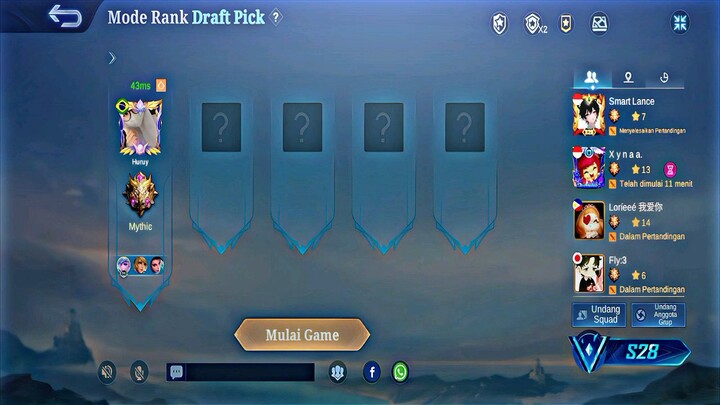Select friend Smart Lance in list
The height and width of the screenshot is (405, 720).
[629, 115]
